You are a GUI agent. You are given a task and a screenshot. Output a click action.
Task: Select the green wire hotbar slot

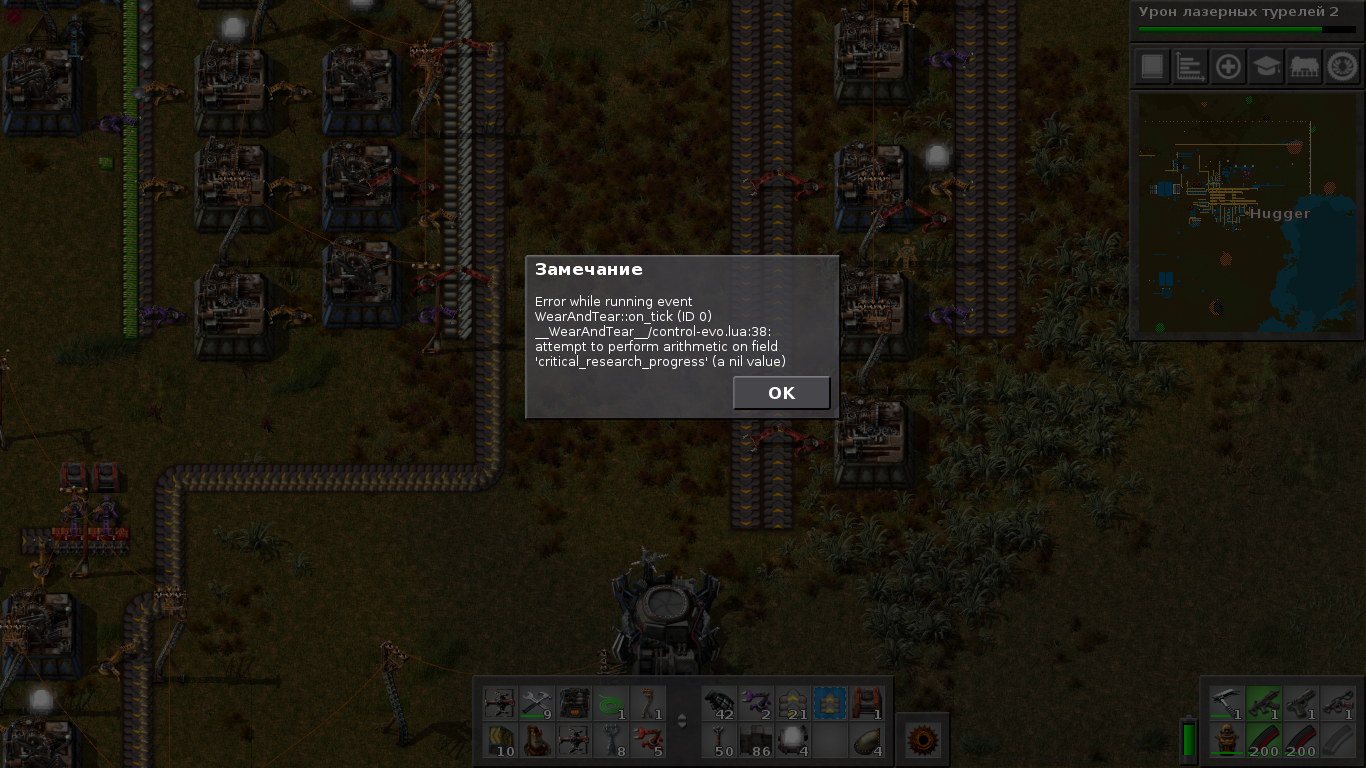(612, 704)
